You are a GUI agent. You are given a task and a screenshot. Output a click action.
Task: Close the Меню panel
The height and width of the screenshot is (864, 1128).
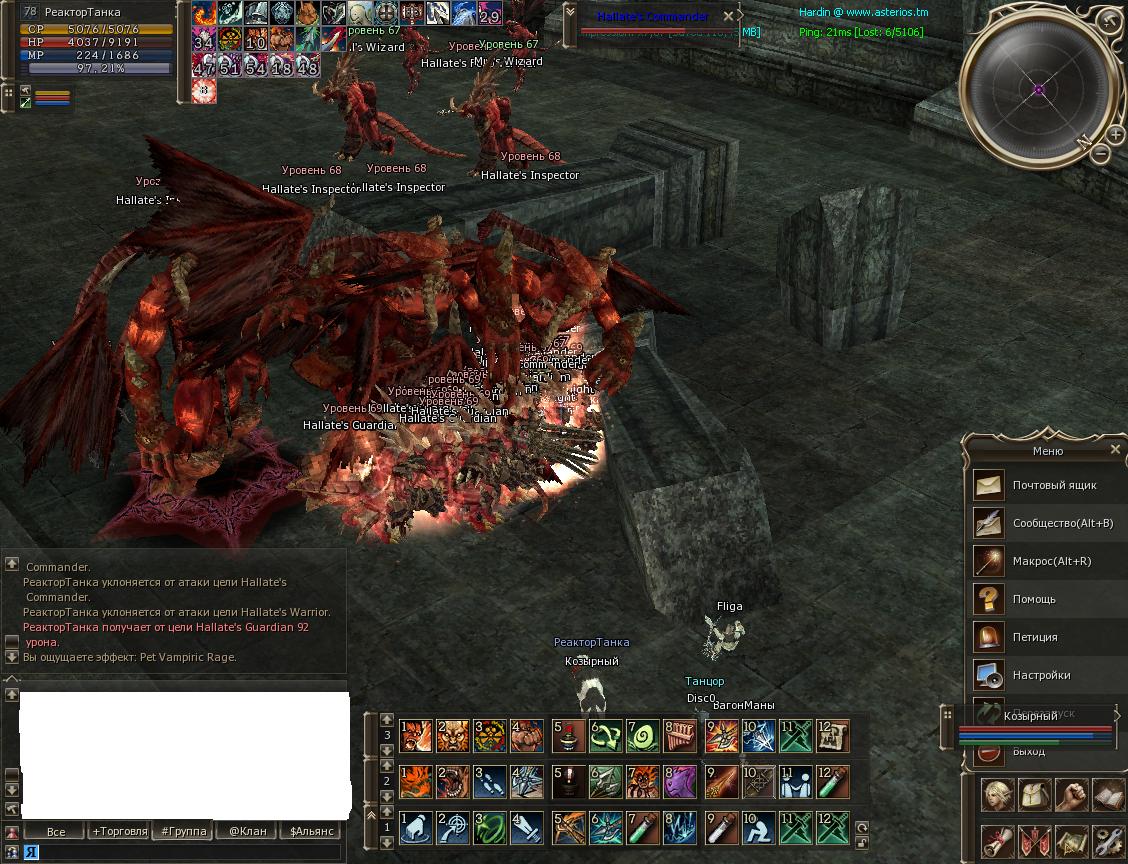(1115, 450)
